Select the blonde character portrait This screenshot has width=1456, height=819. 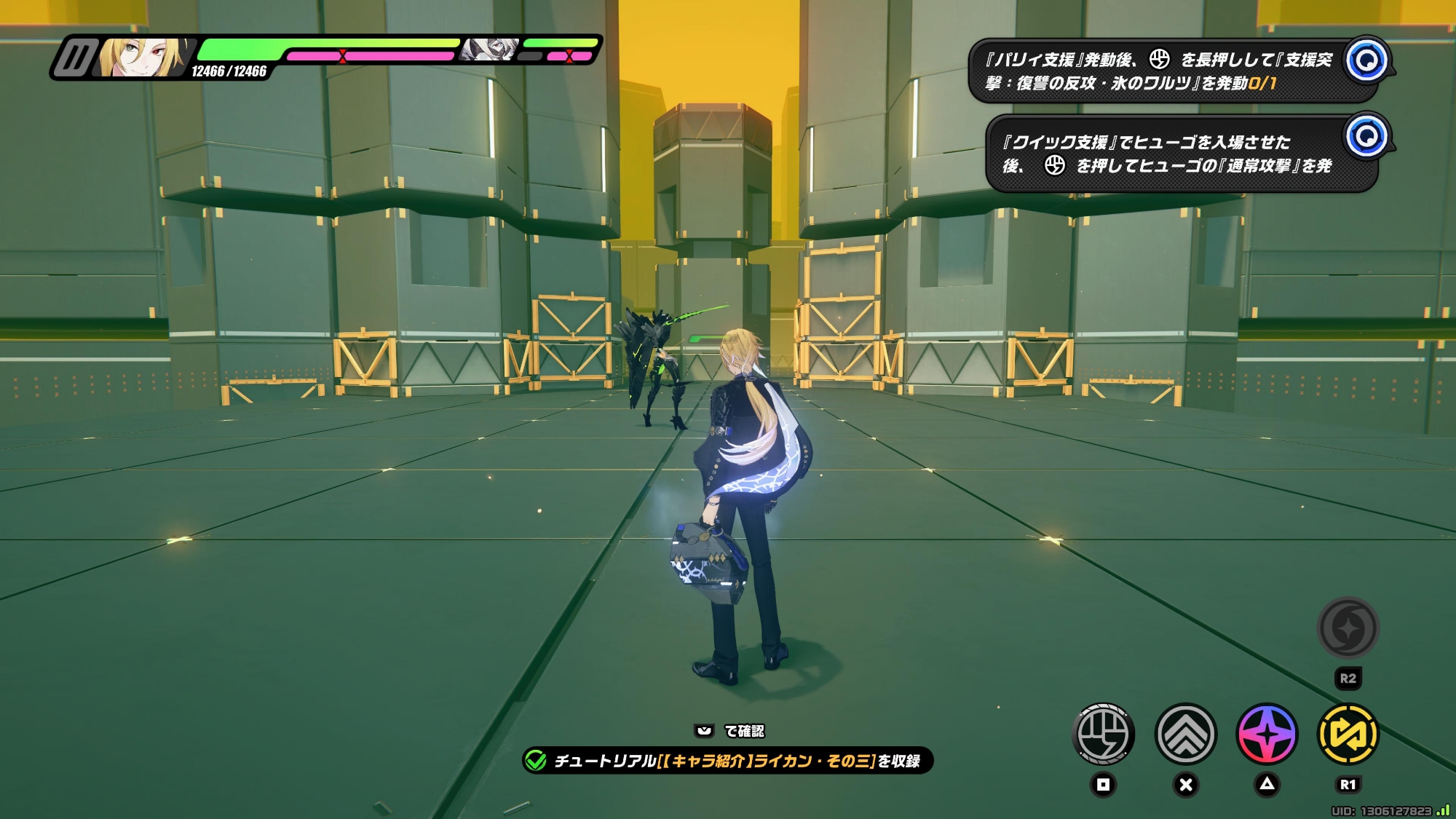tap(142, 58)
